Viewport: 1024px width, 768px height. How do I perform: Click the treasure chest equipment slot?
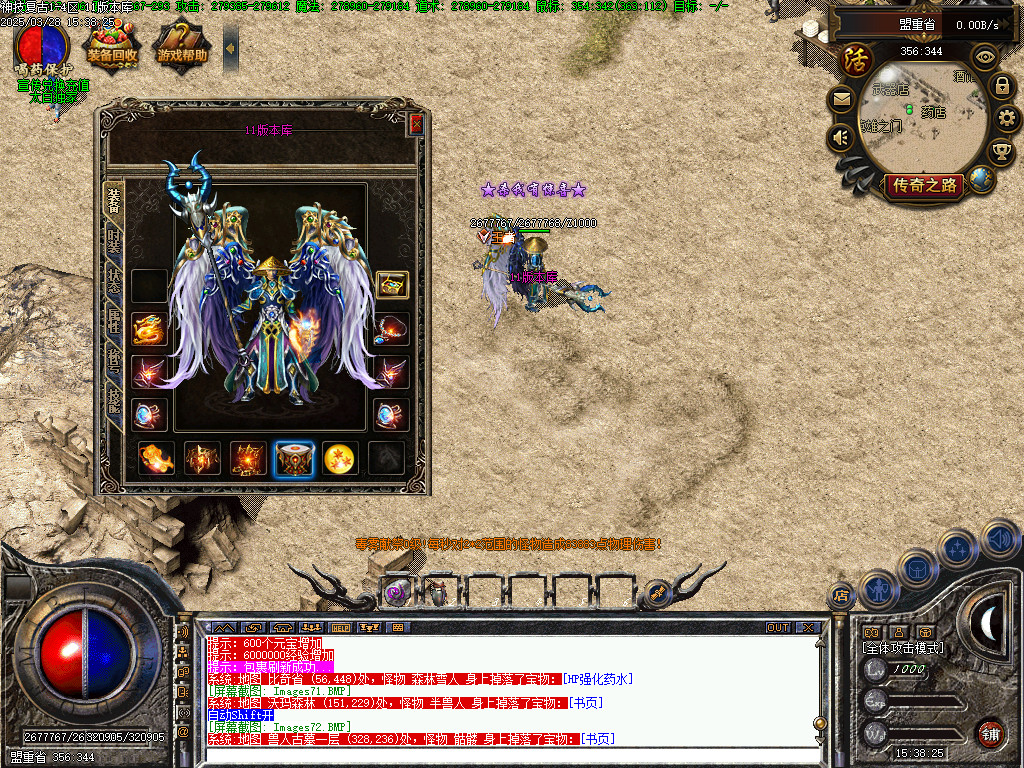[392, 285]
